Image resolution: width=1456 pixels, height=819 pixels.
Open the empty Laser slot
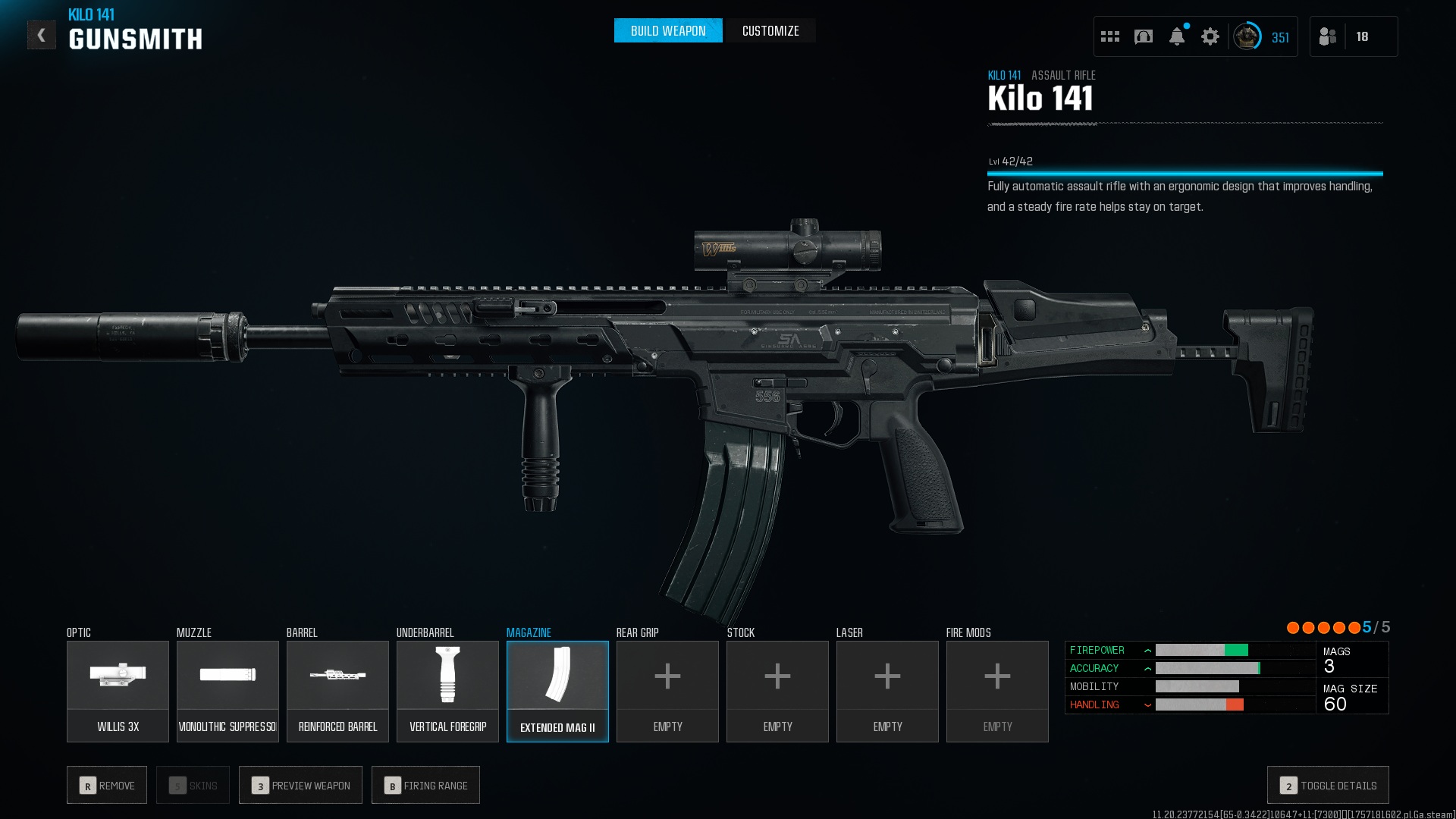point(887,691)
